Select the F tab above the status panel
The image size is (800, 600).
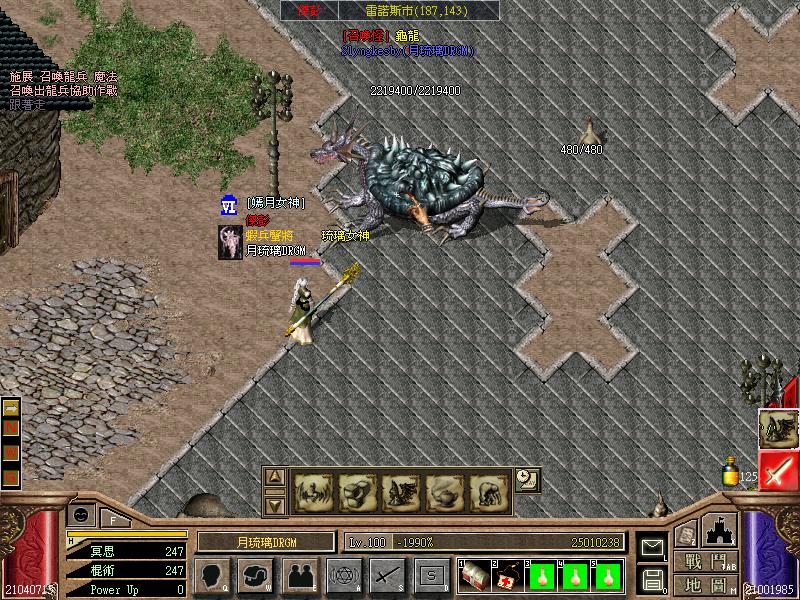click(x=113, y=518)
